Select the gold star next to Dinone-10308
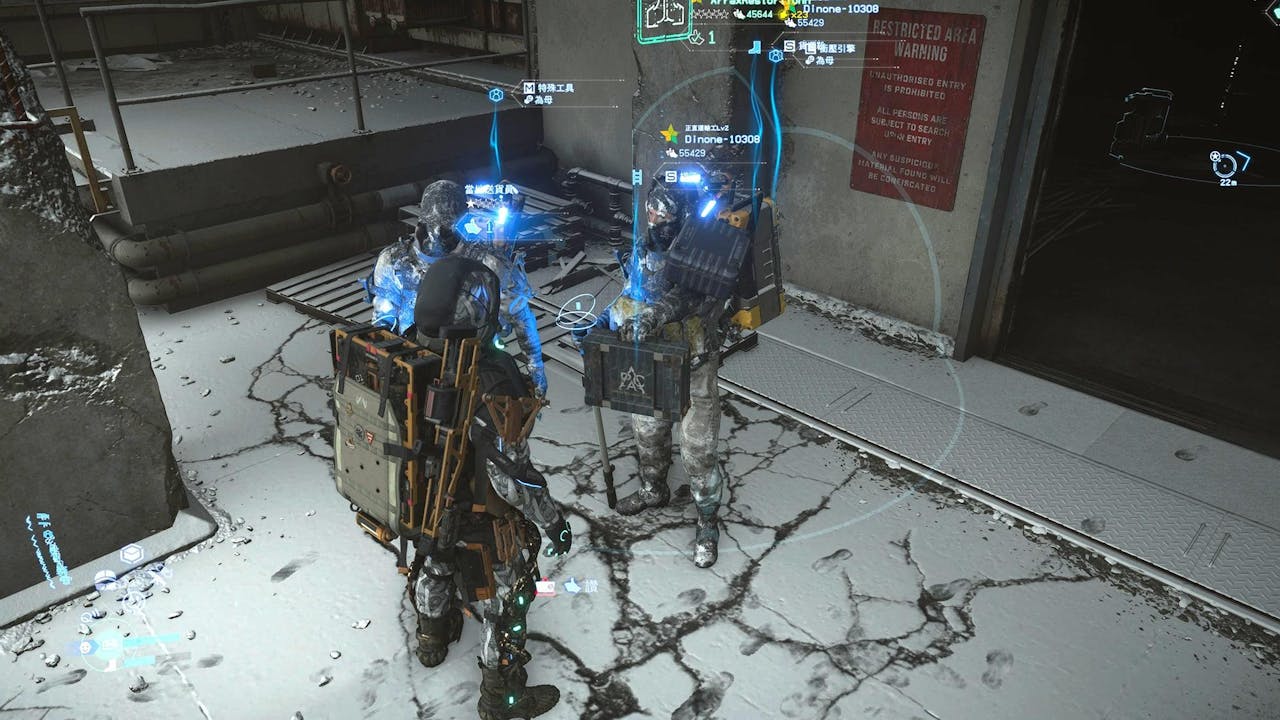Viewport: 1280px width, 720px height. pyautogui.click(x=669, y=134)
